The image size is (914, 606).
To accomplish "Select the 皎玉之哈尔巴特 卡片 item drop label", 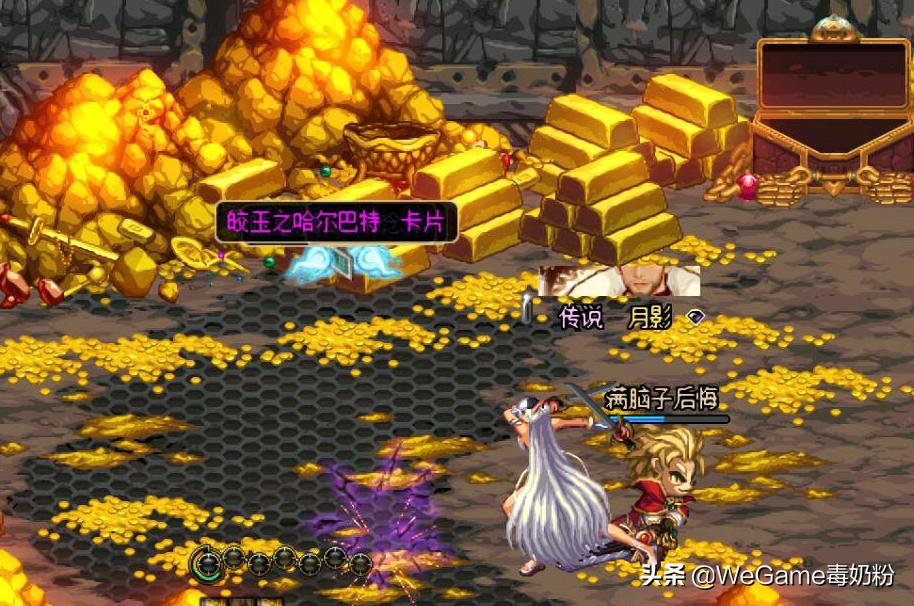I will click(336, 222).
